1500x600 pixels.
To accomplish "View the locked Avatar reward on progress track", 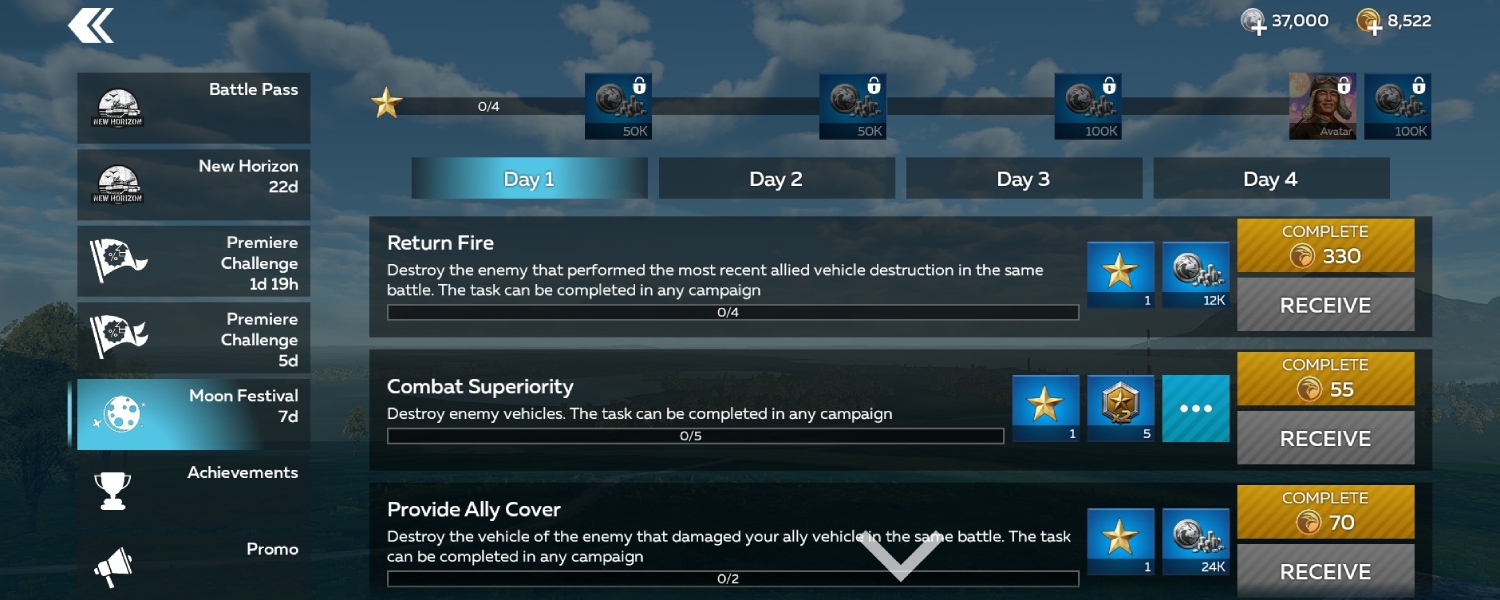I will (x=1322, y=106).
